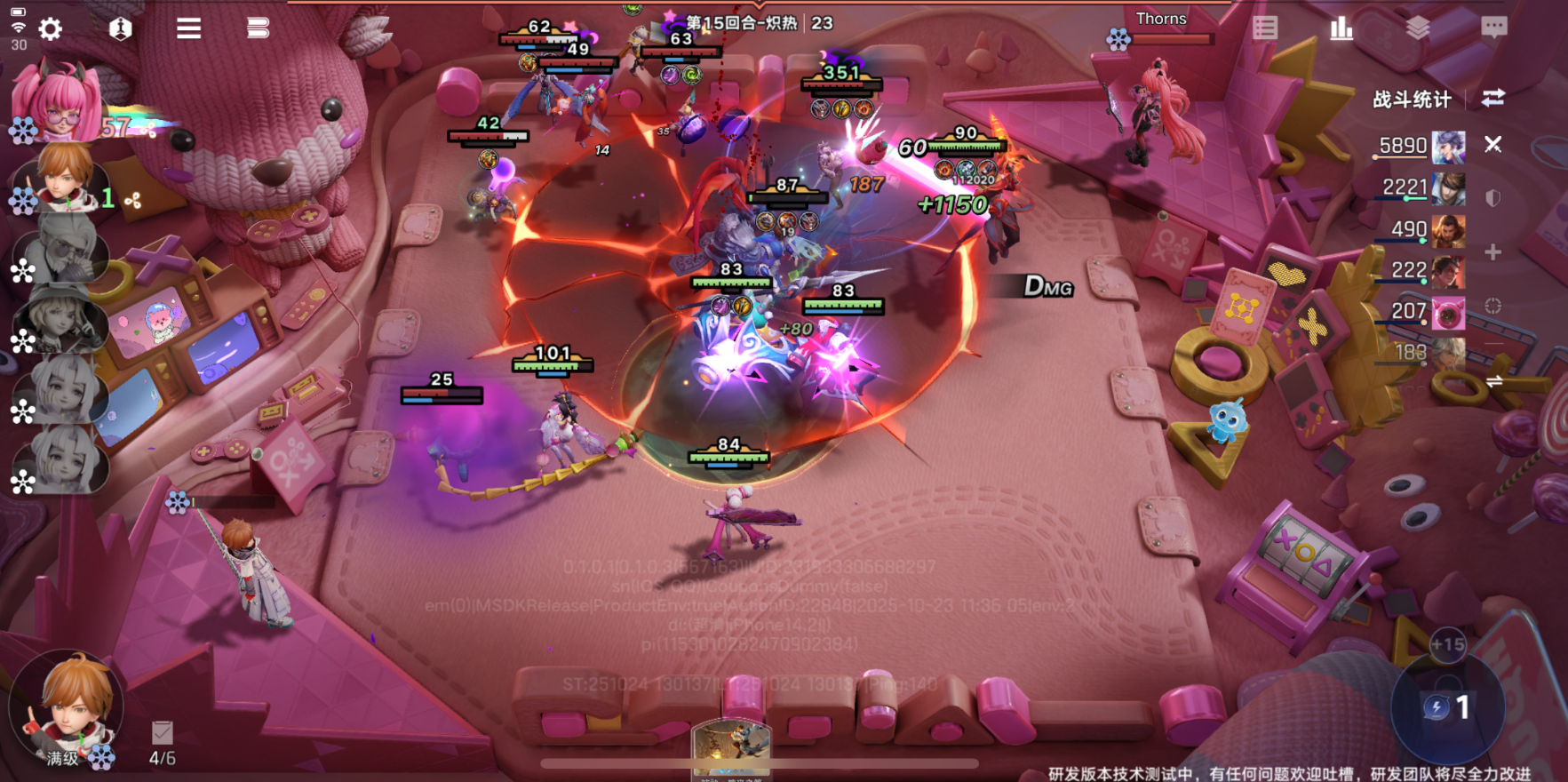Viewport: 1568px width, 782px height.
Task: Switch to crosshair target stats
Action: (x=1493, y=306)
